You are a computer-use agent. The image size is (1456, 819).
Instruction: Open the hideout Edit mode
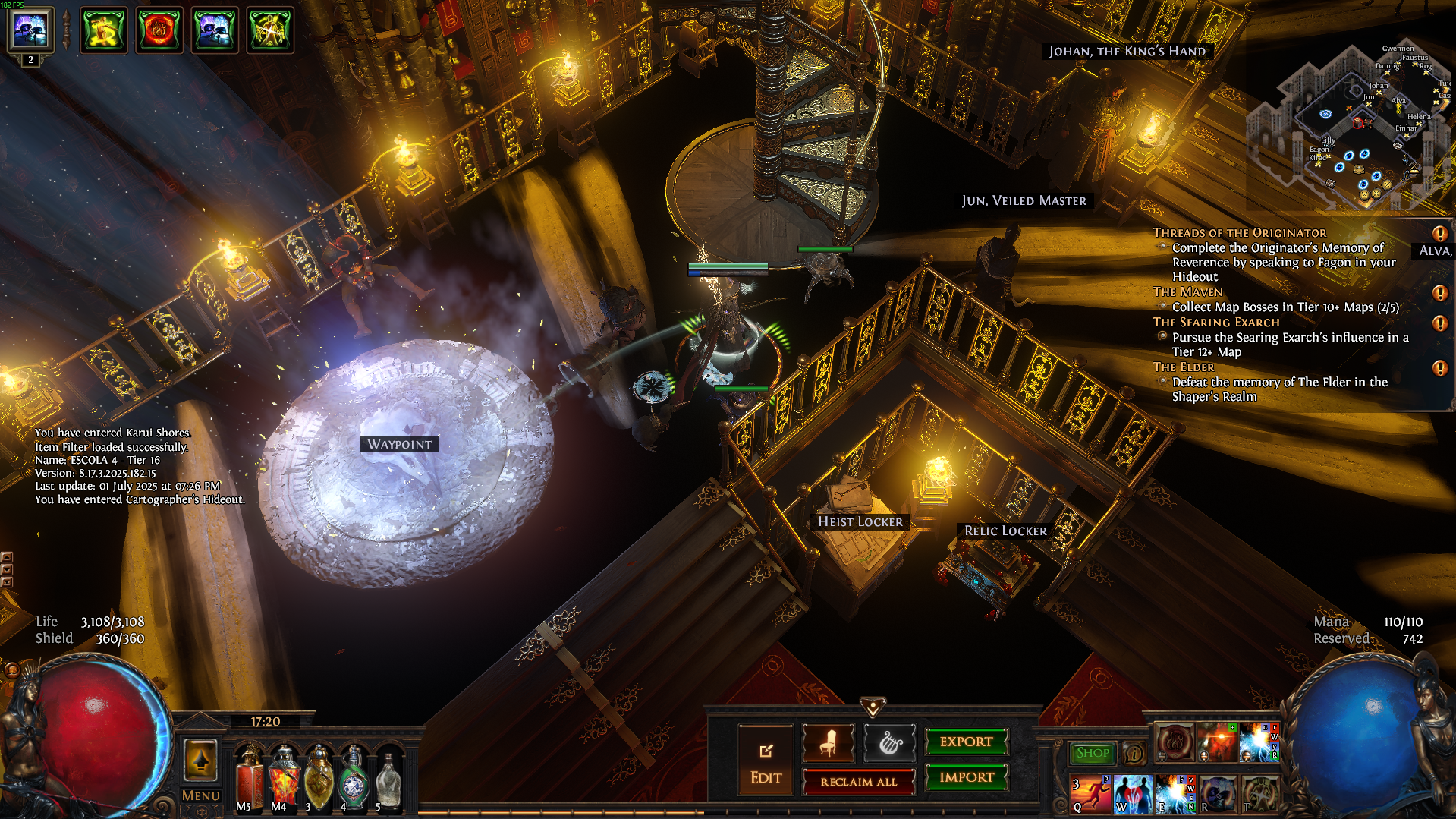point(766,761)
